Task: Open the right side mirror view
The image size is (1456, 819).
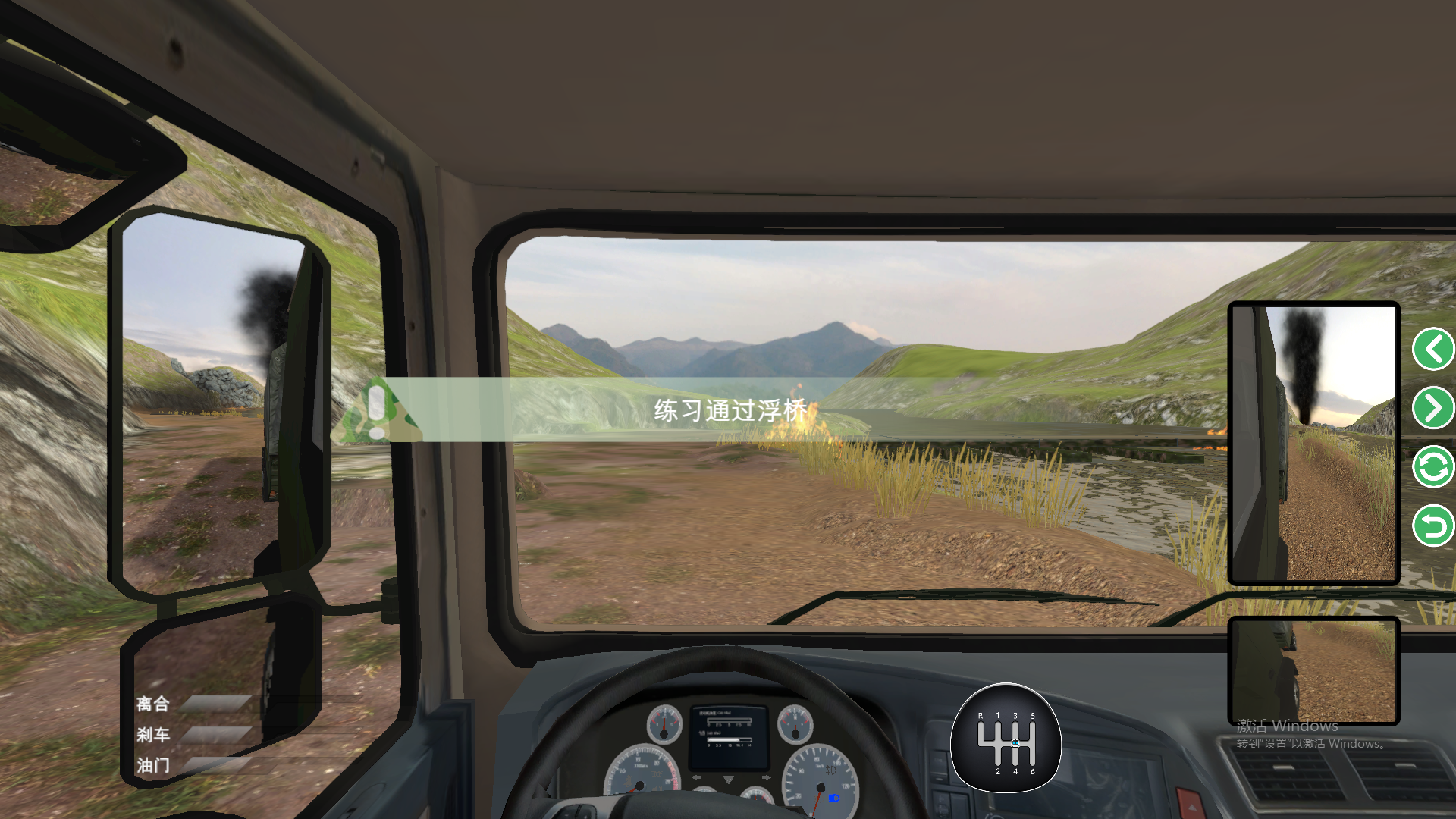Action: [1313, 444]
